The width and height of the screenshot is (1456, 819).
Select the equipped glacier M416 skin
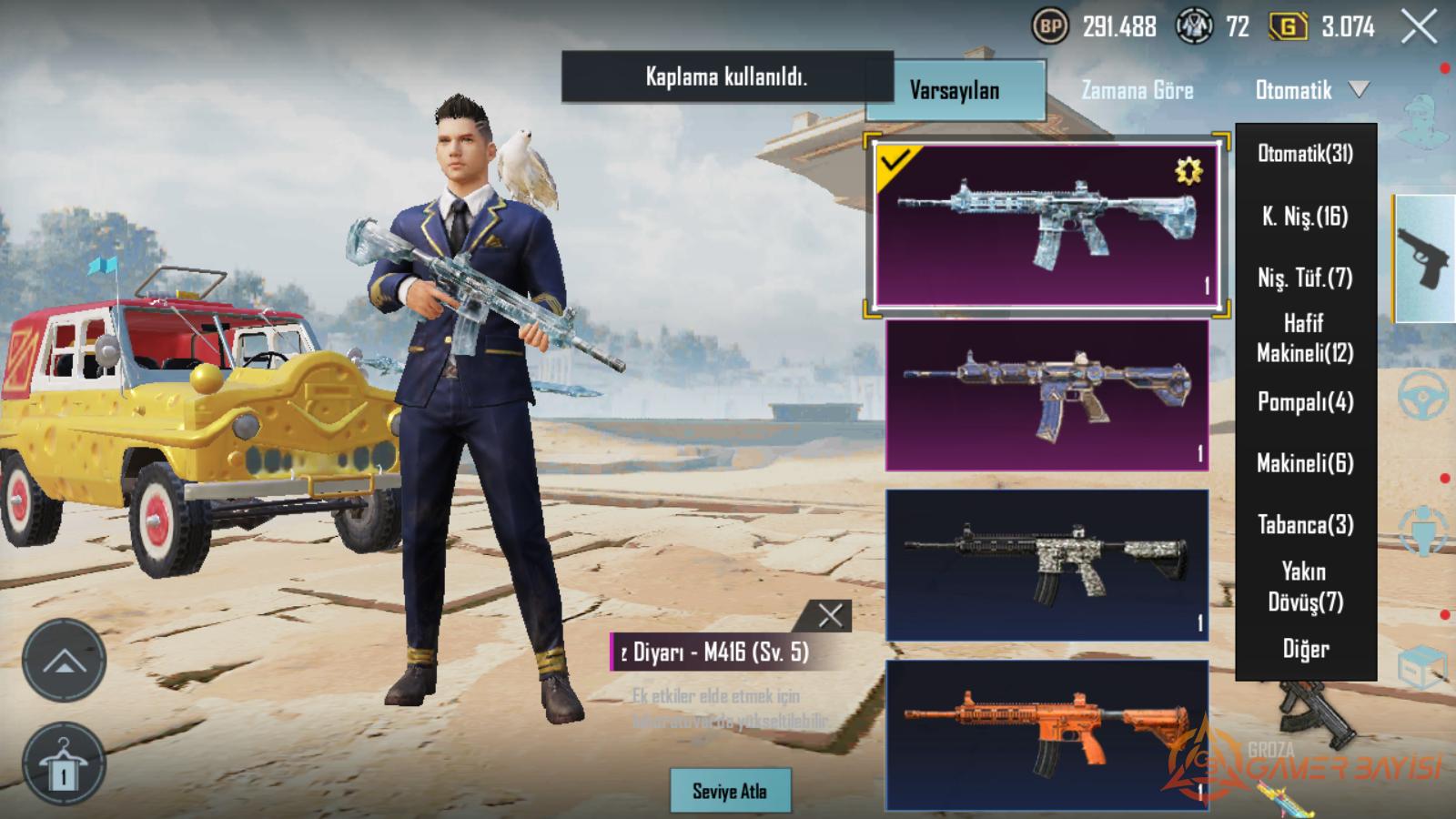coord(1046,225)
